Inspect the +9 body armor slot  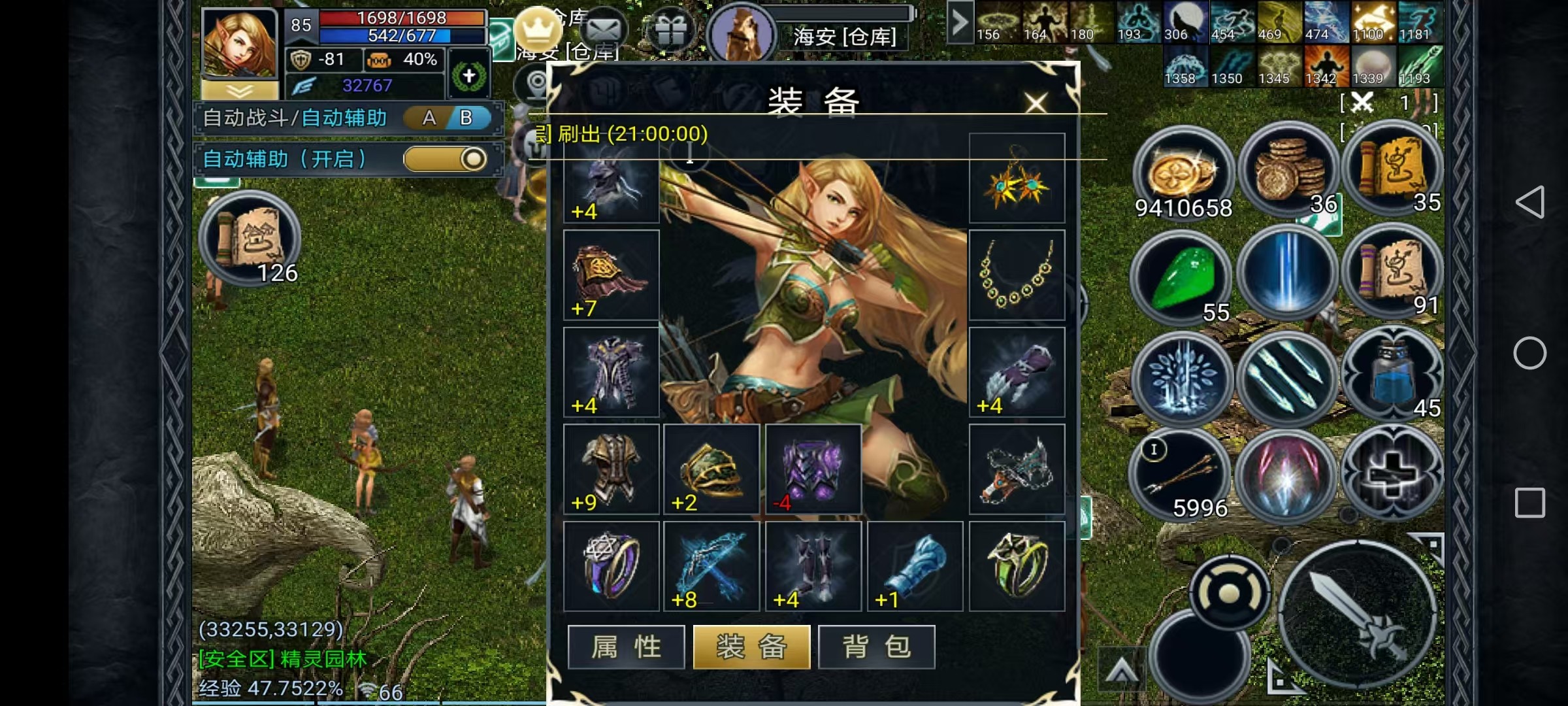tap(611, 469)
